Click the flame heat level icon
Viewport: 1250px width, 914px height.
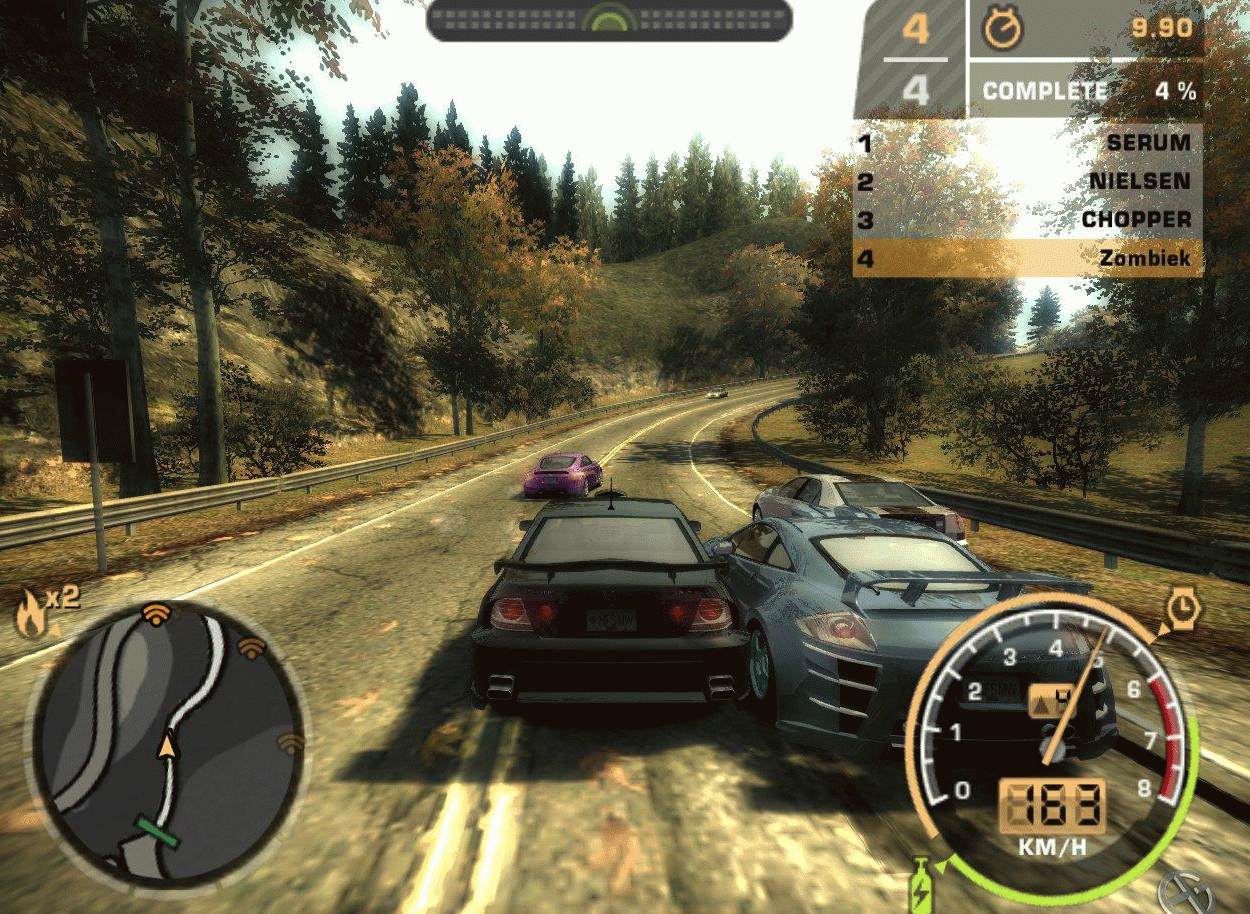[x=29, y=614]
